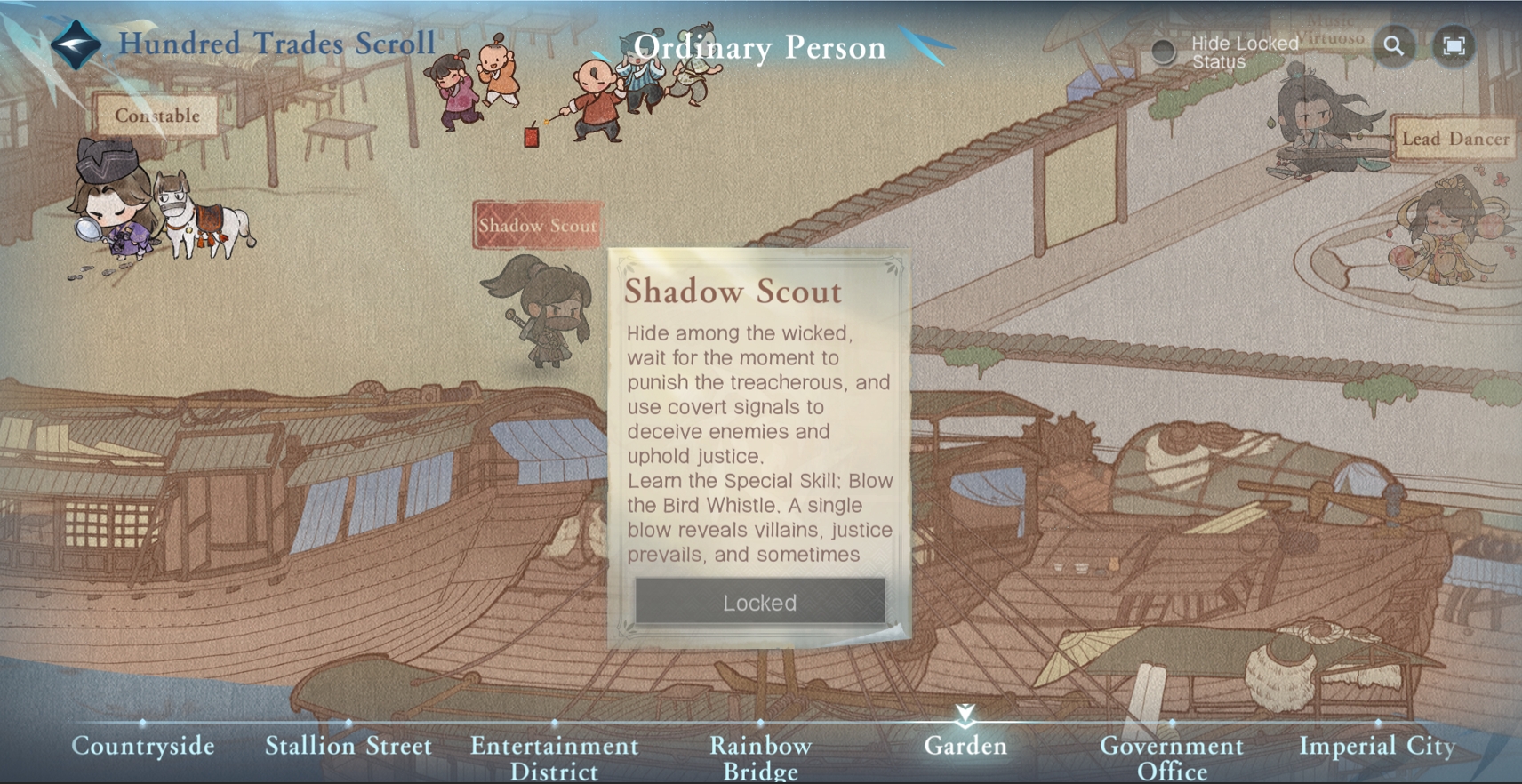Screen dimensions: 1522x784
Task: Click the Locked button in Shadow Scout card
Action: click(x=759, y=602)
